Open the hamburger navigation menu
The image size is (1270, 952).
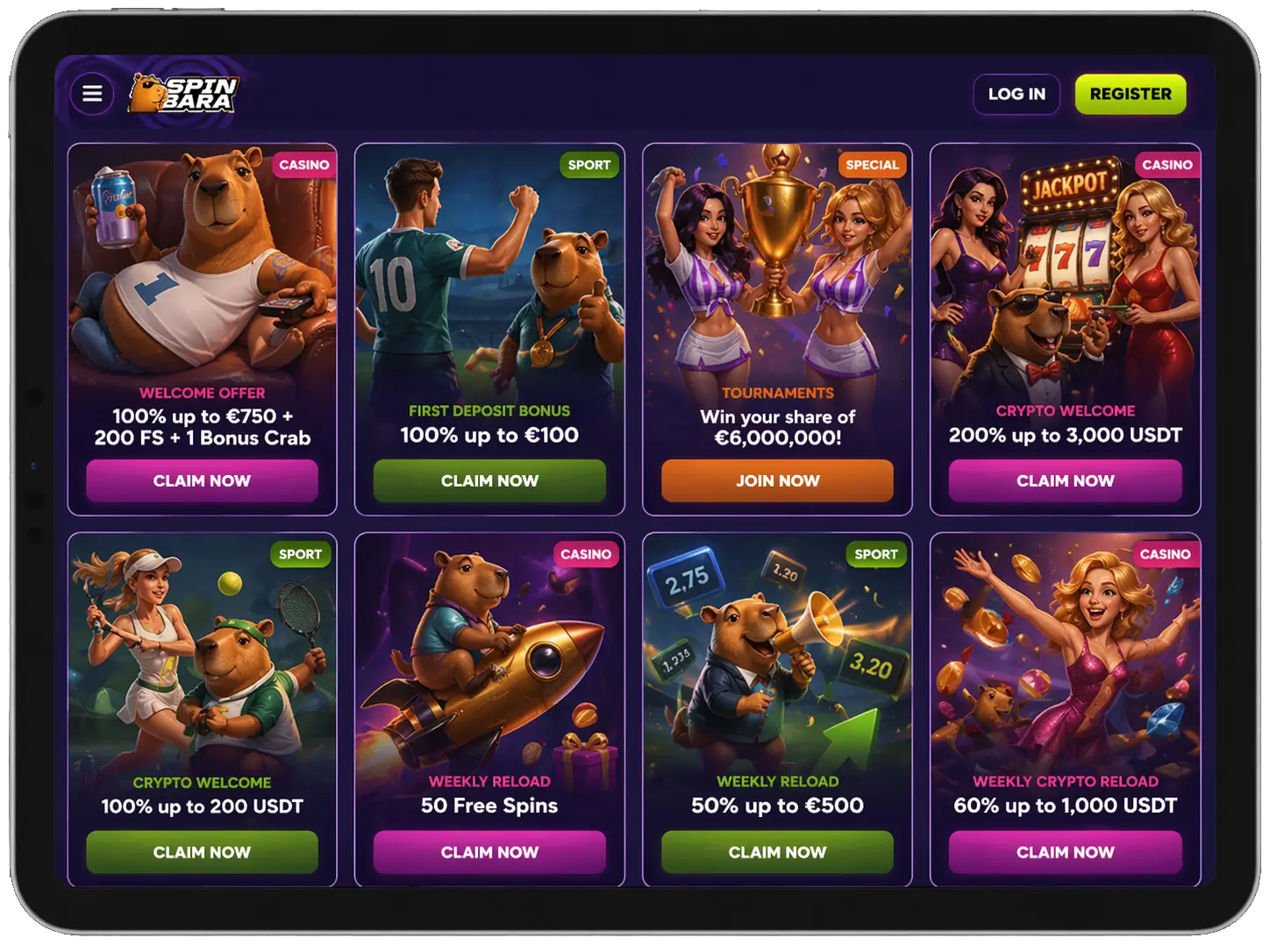coord(91,94)
